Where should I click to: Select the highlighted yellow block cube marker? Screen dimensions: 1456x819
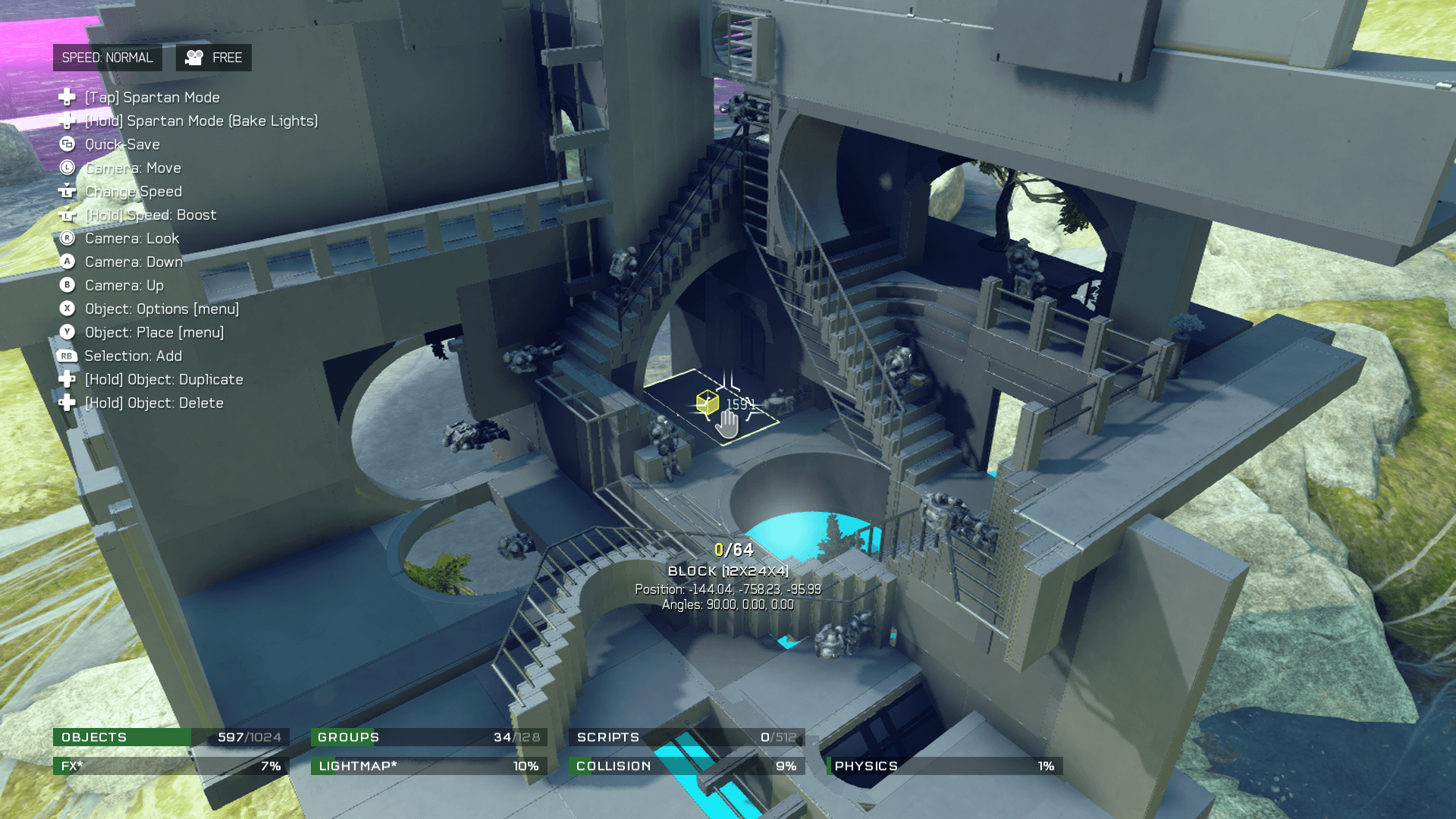[707, 402]
